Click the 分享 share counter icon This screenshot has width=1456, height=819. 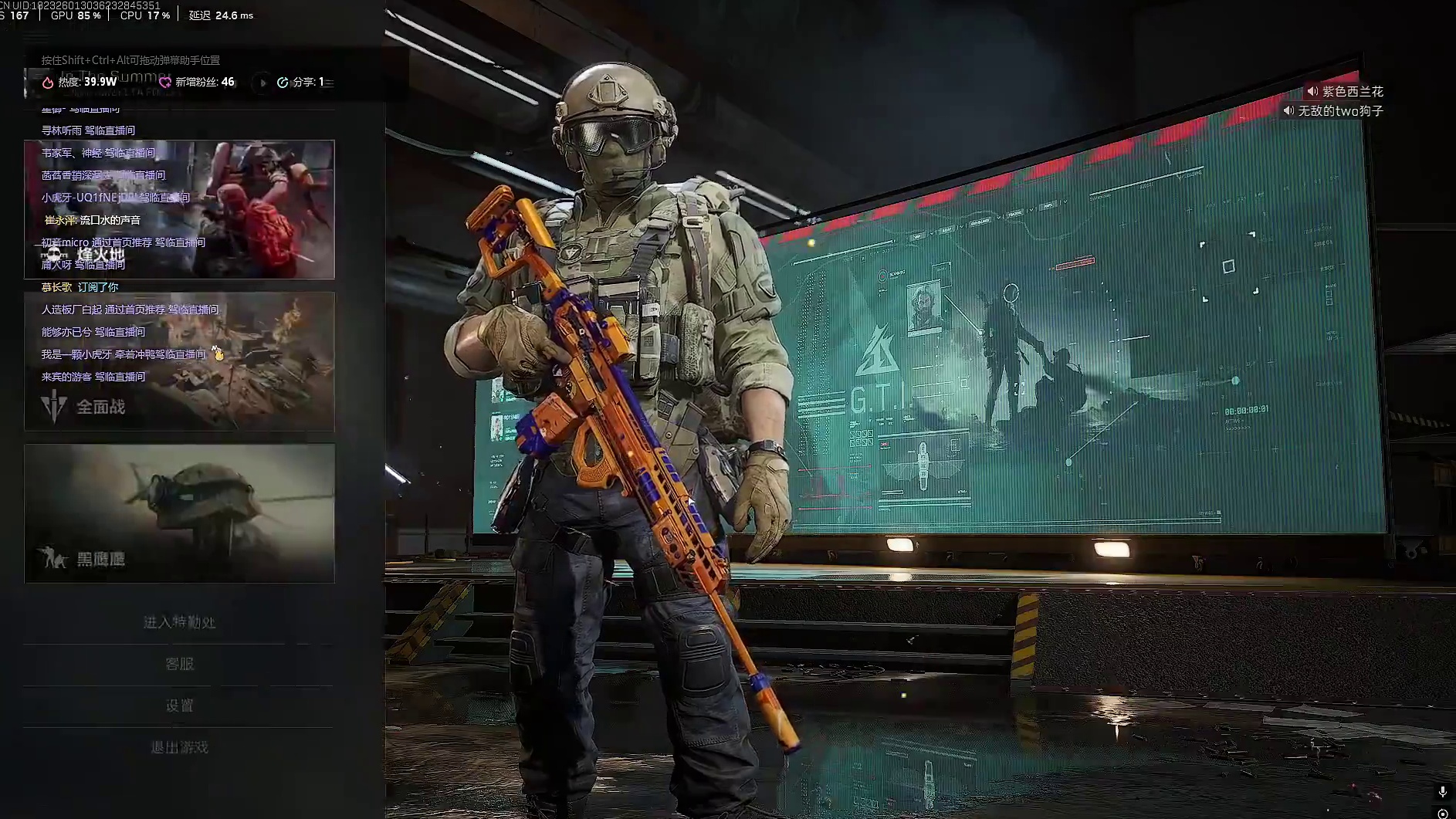point(283,83)
